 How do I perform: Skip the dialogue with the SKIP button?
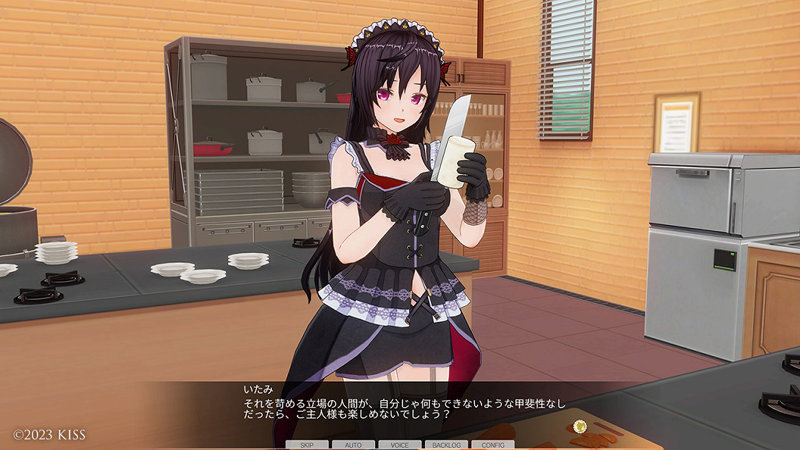[x=308, y=443]
